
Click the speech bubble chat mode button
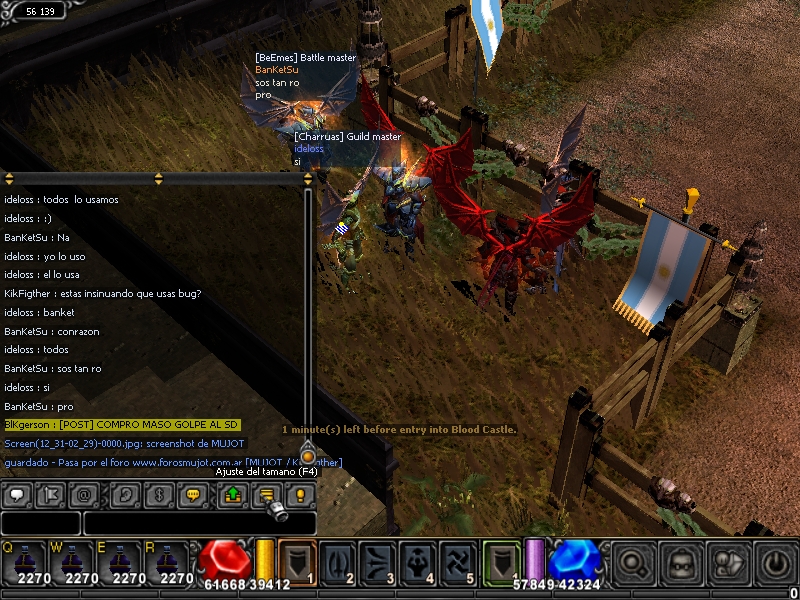[x=16, y=494]
